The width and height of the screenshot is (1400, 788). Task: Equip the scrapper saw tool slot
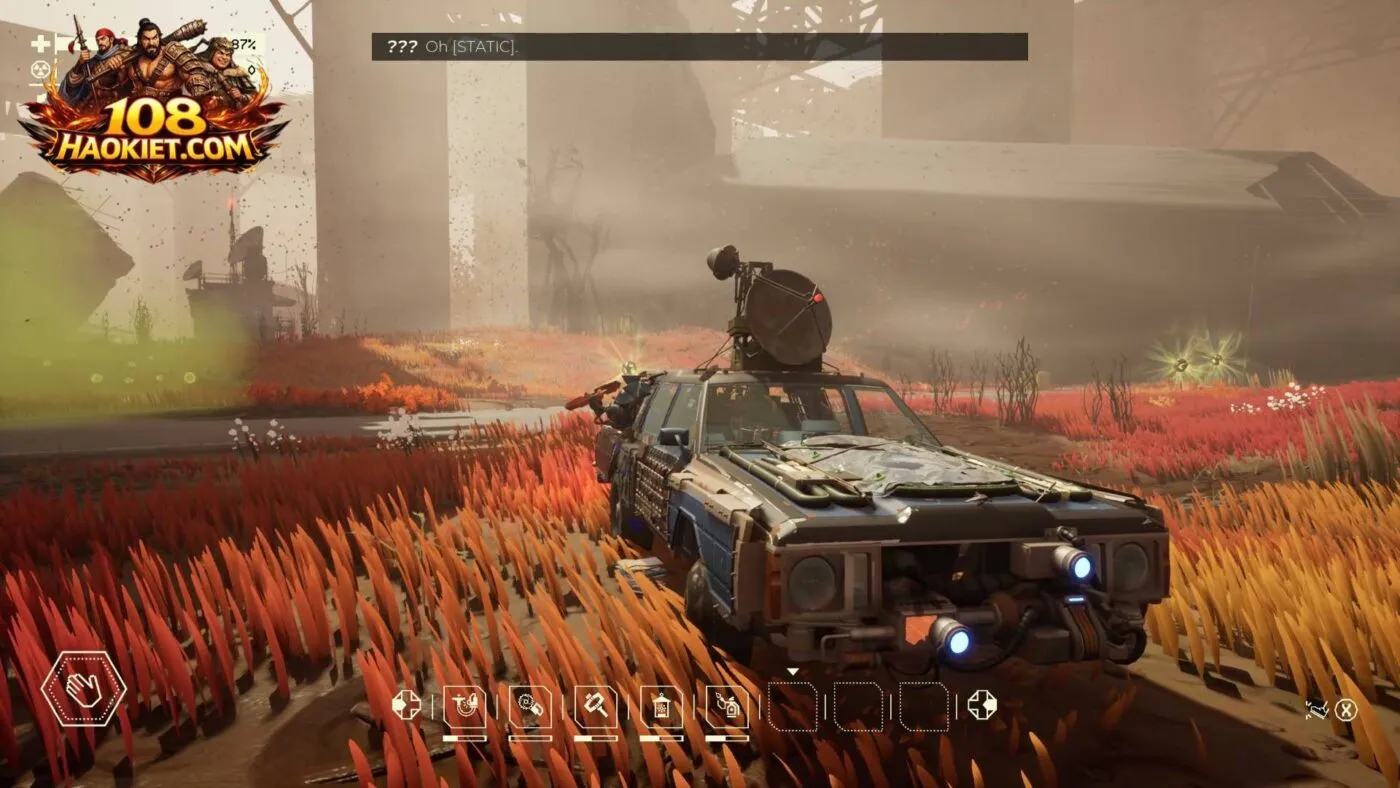tap(530, 706)
